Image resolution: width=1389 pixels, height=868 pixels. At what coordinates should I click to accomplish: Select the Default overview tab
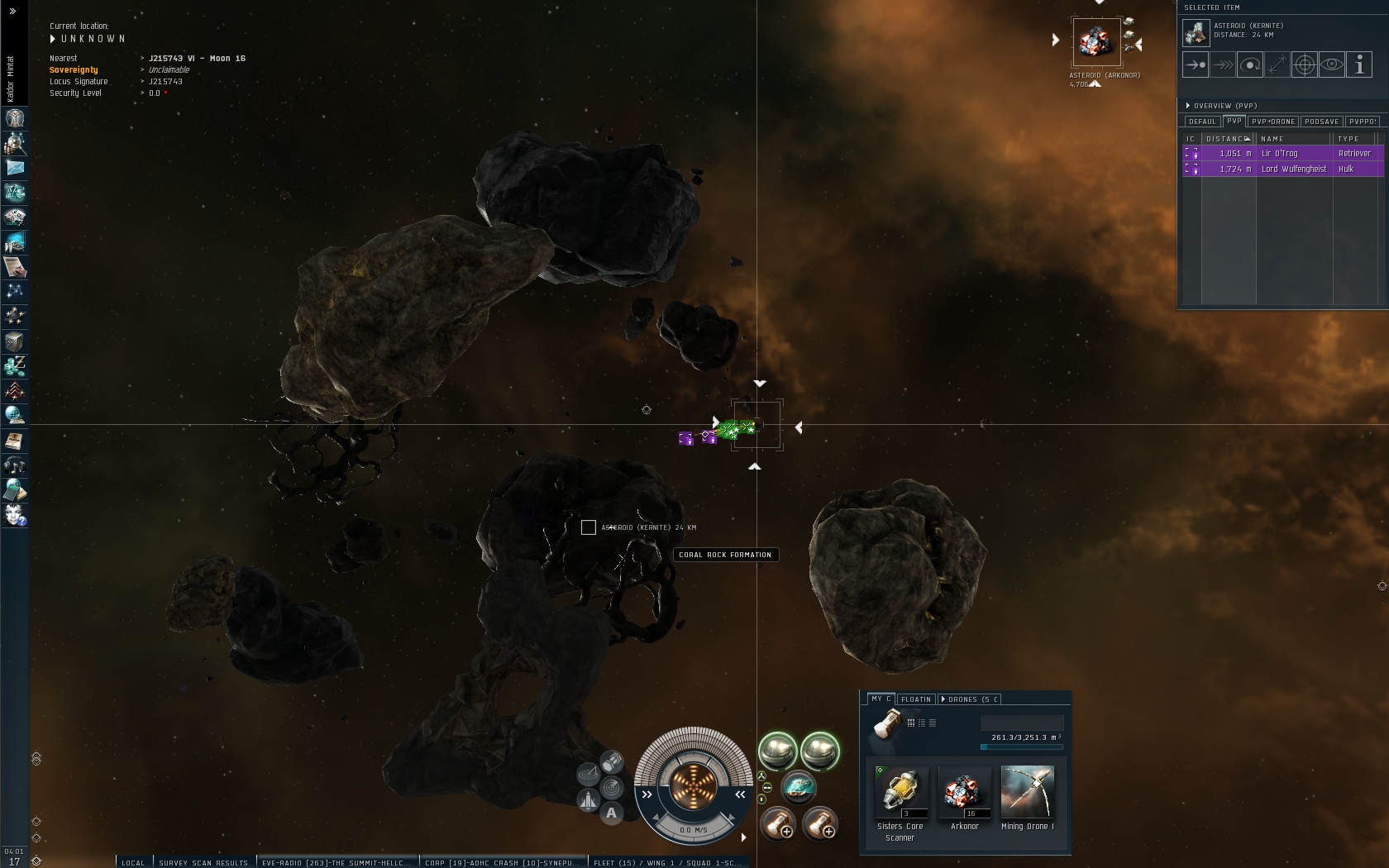[1202, 122]
